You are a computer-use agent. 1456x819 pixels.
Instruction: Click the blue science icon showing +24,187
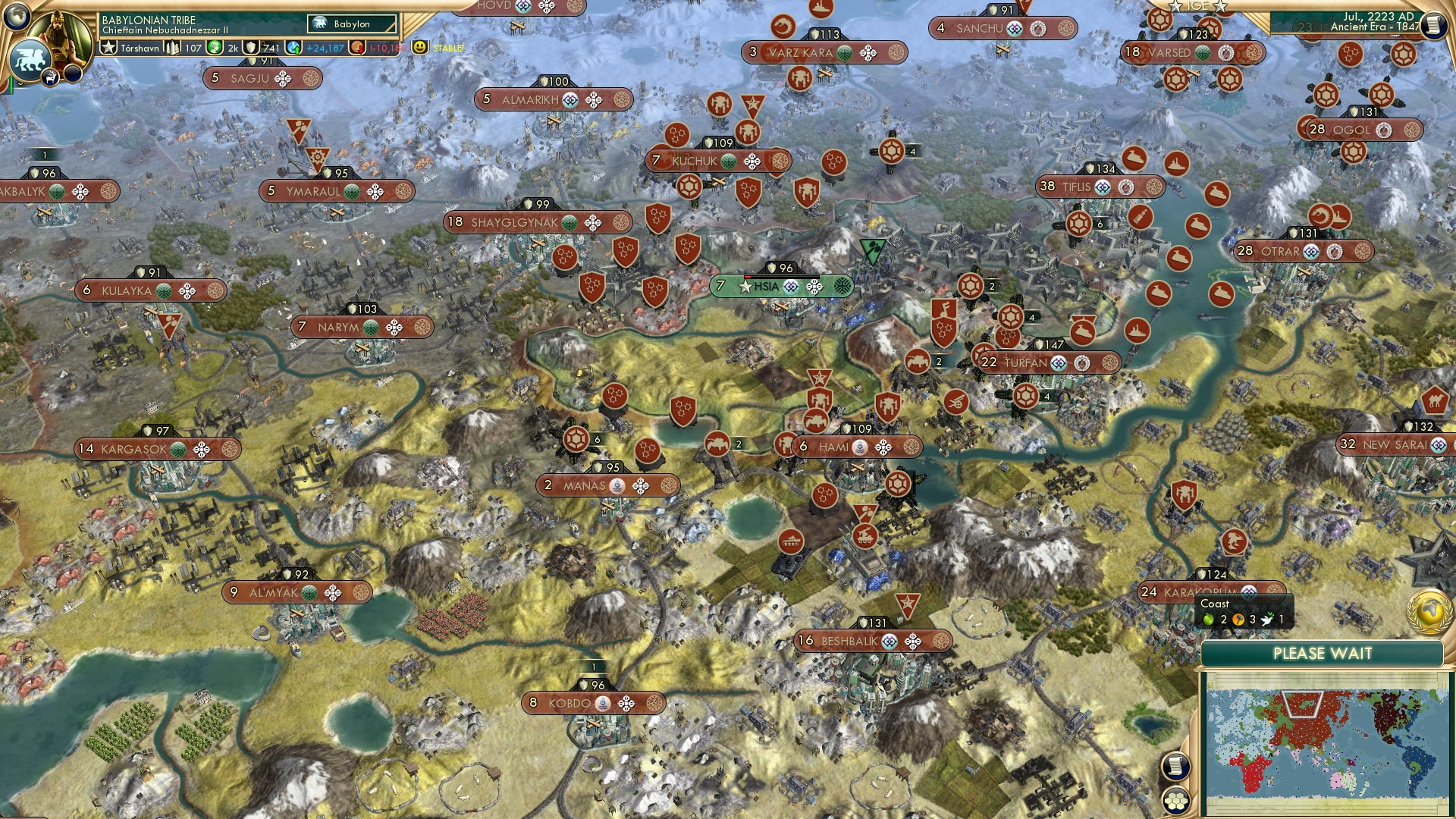292,48
